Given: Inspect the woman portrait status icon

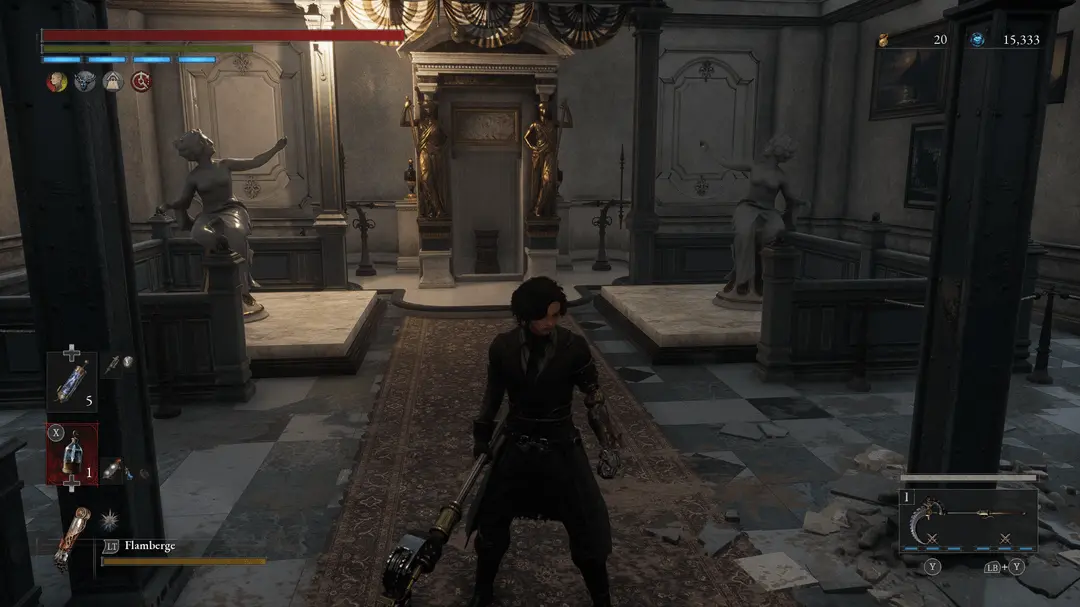Looking at the screenshot, I should [x=56, y=83].
